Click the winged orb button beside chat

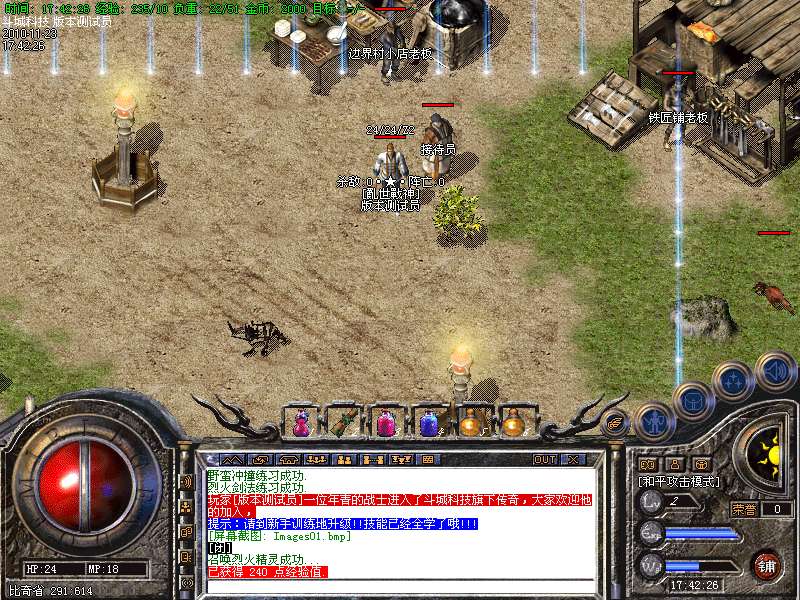click(x=616, y=424)
